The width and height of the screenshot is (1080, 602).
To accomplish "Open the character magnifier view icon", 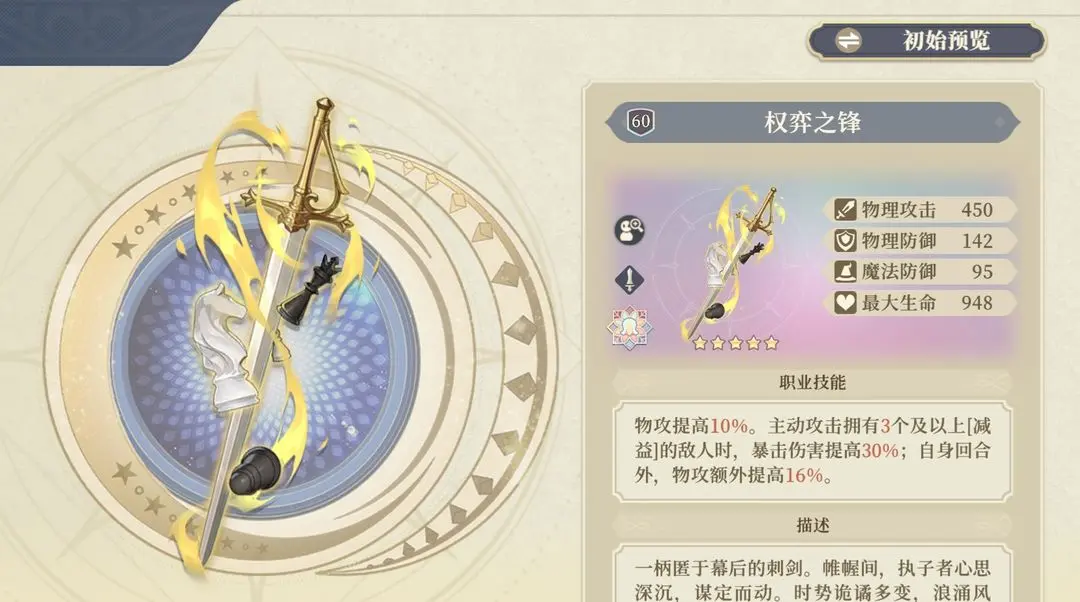I will (x=629, y=231).
